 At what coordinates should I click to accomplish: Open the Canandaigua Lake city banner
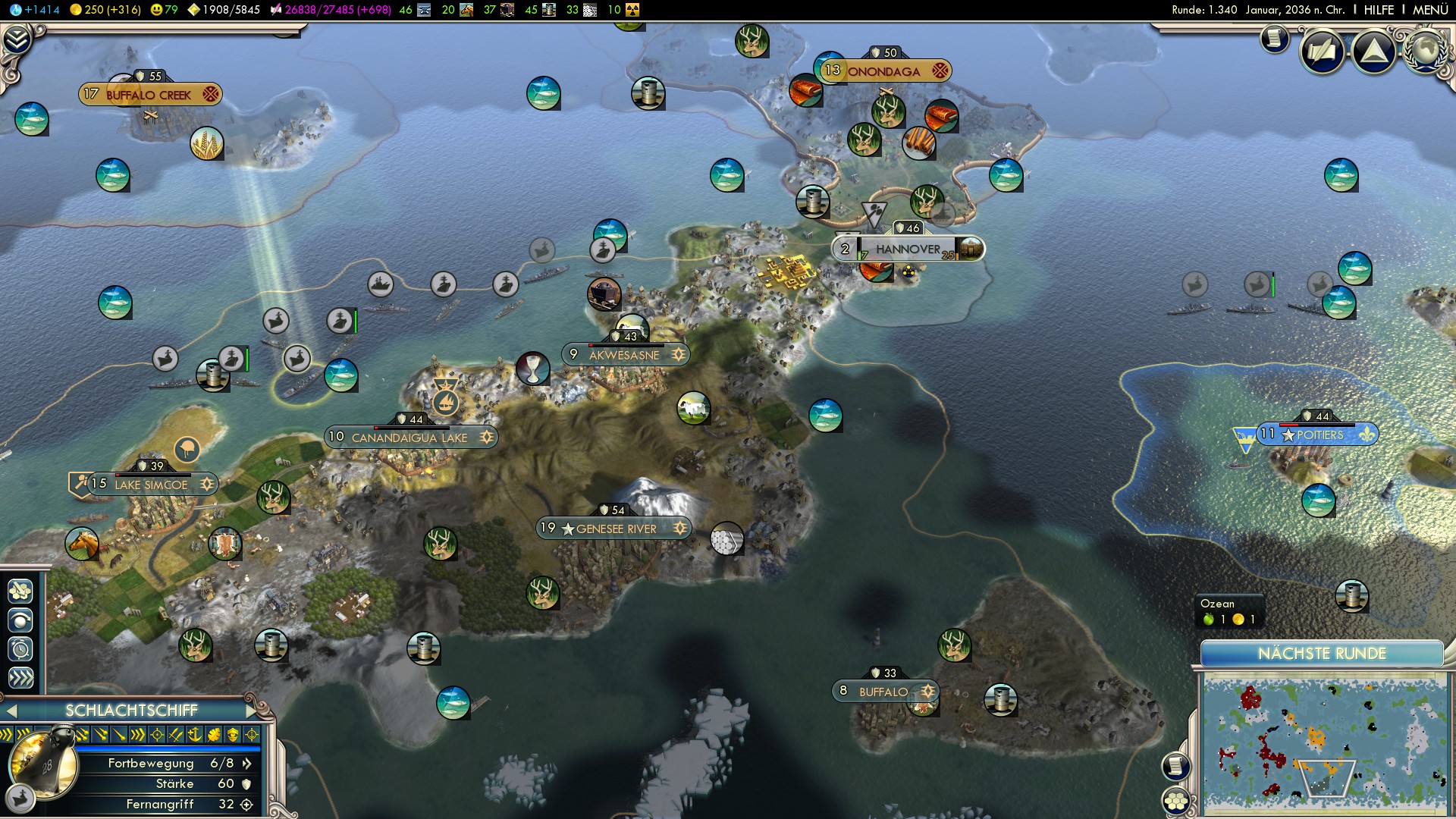tap(410, 438)
